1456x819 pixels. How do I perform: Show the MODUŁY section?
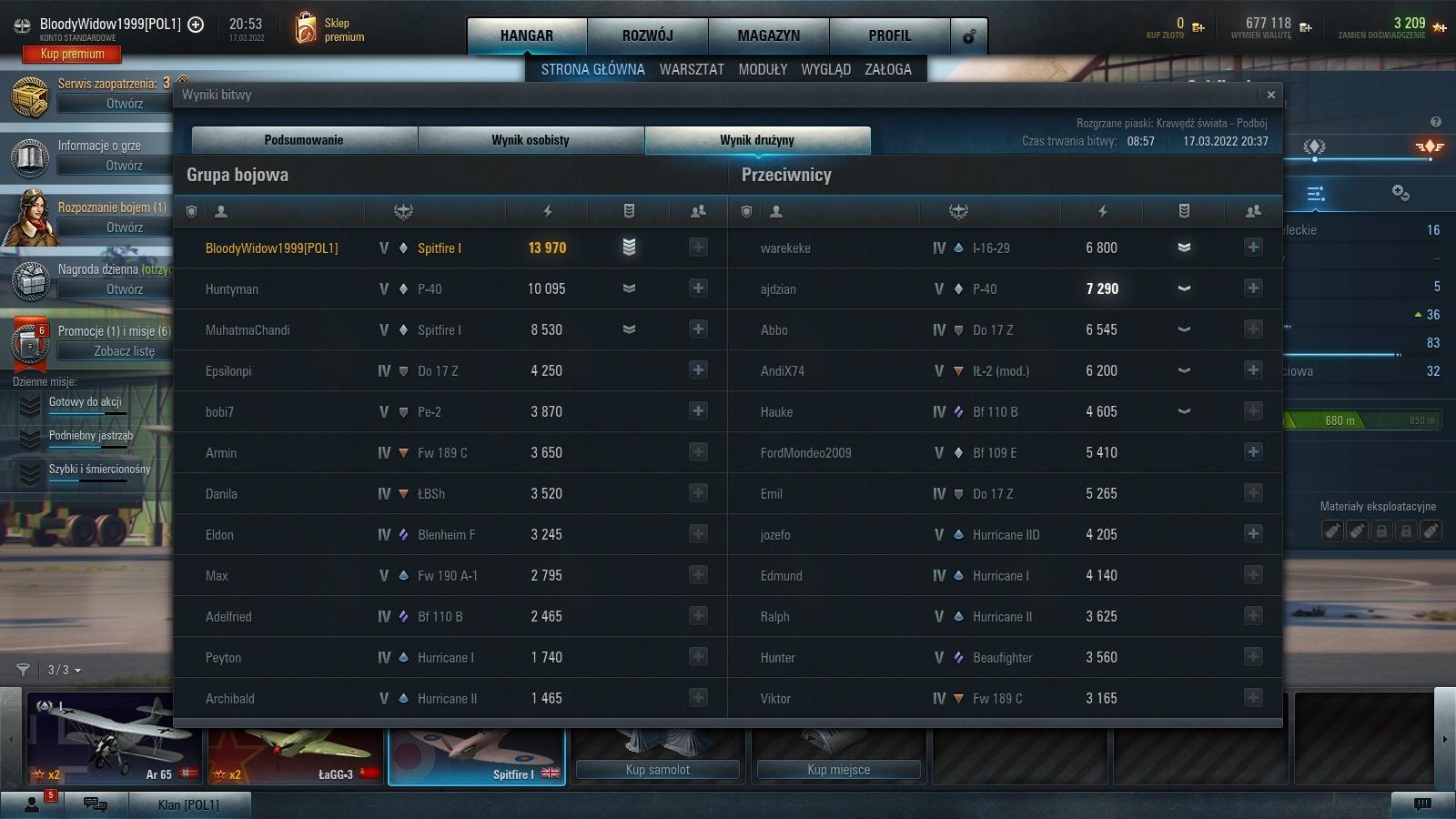pyautogui.click(x=763, y=69)
